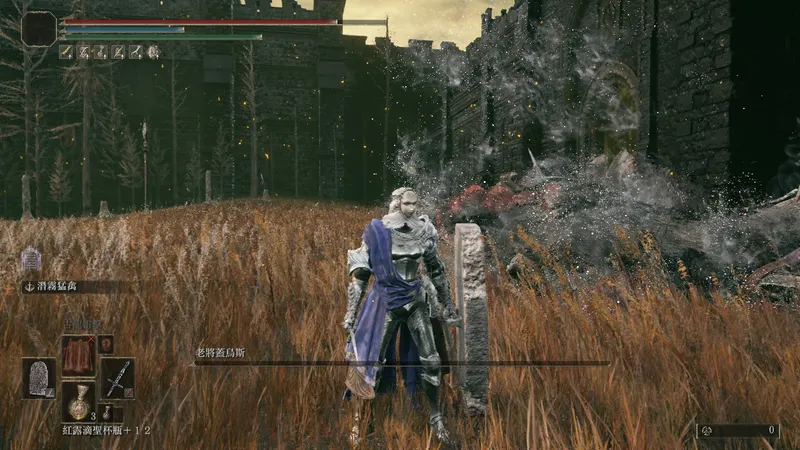This screenshot has width=800, height=450.
Task: Inspect the first golden blade buff icon
Action: pyautogui.click(x=66, y=51)
